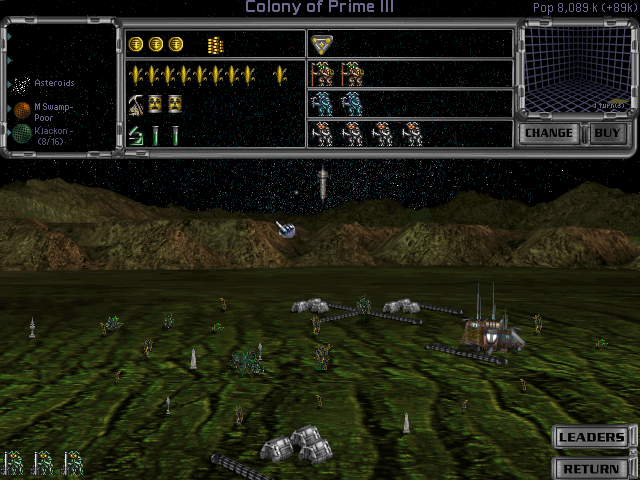The image size is (640, 480).
Task: Pick up the leftmost blue worker colonist
Action: point(322,104)
